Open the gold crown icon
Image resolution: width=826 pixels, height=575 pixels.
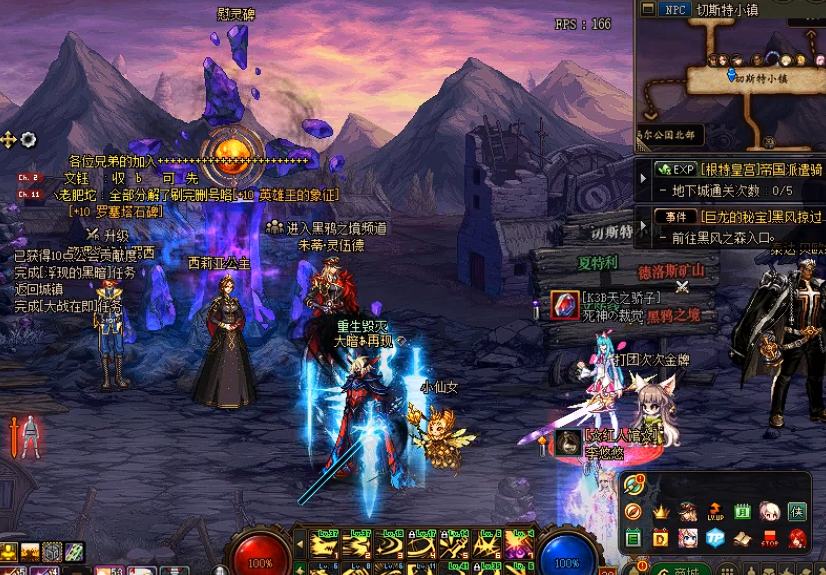pos(661,511)
